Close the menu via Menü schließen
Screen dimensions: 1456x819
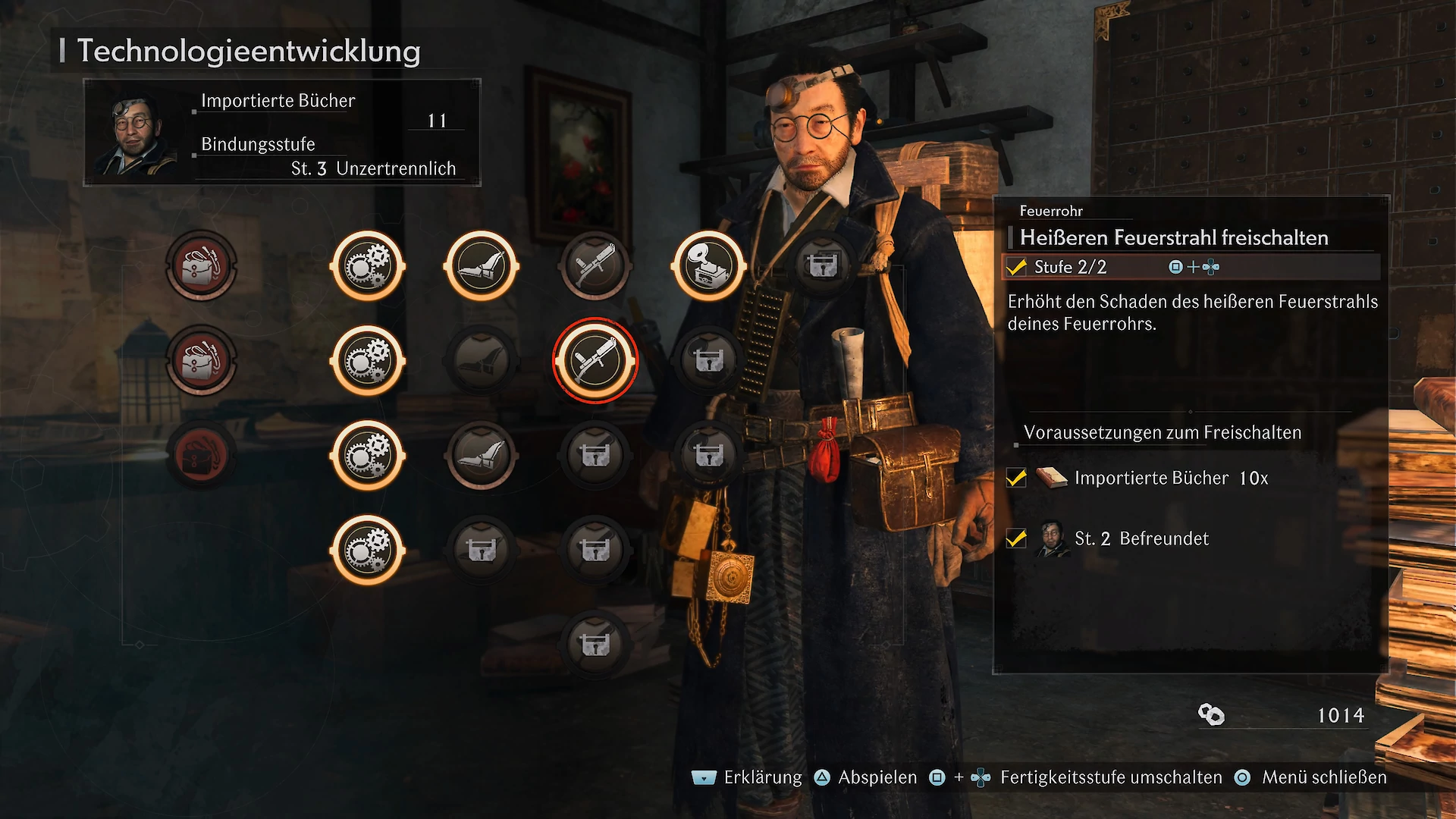(1323, 777)
